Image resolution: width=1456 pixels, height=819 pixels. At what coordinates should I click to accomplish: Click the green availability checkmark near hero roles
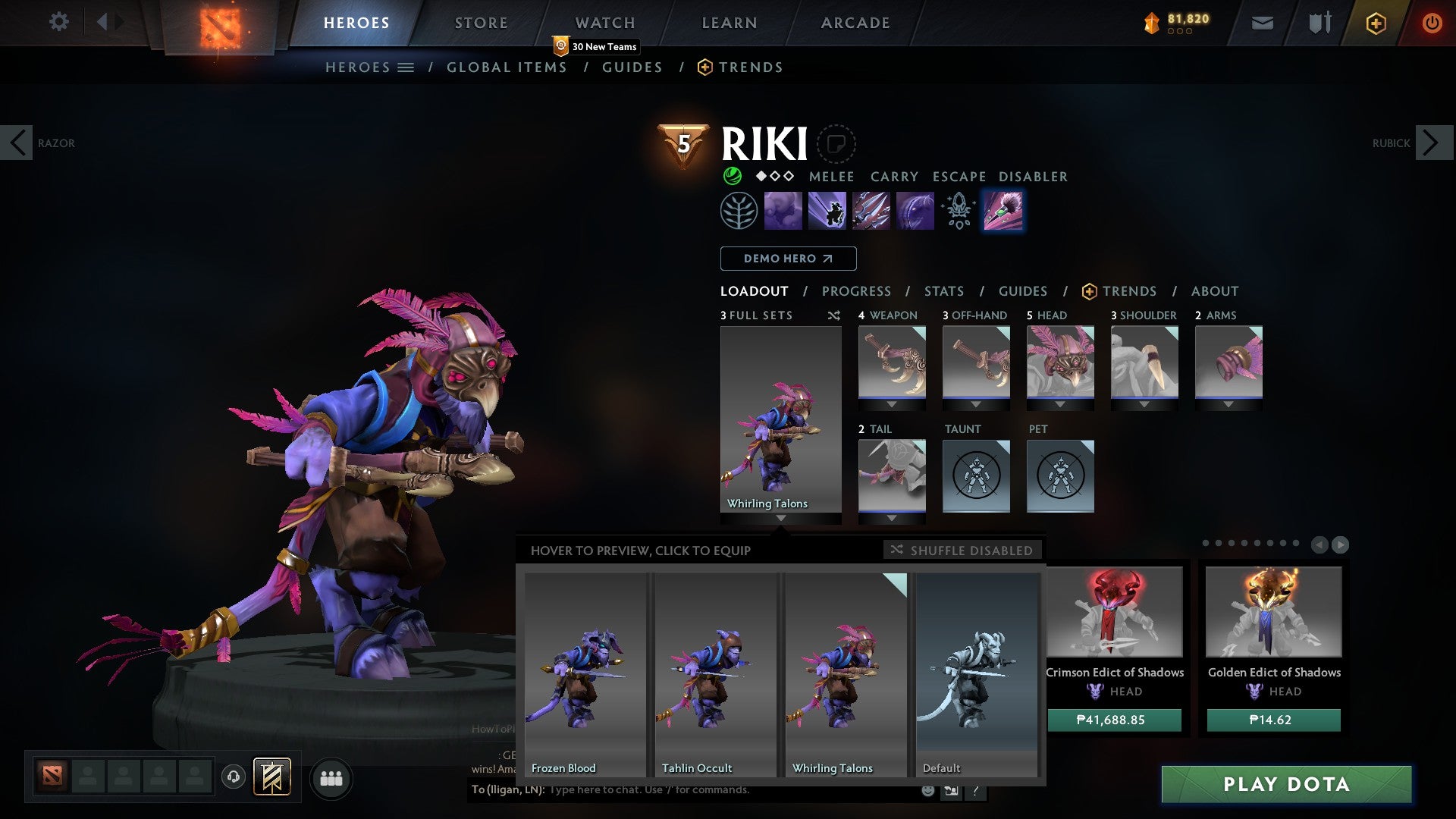[732, 177]
